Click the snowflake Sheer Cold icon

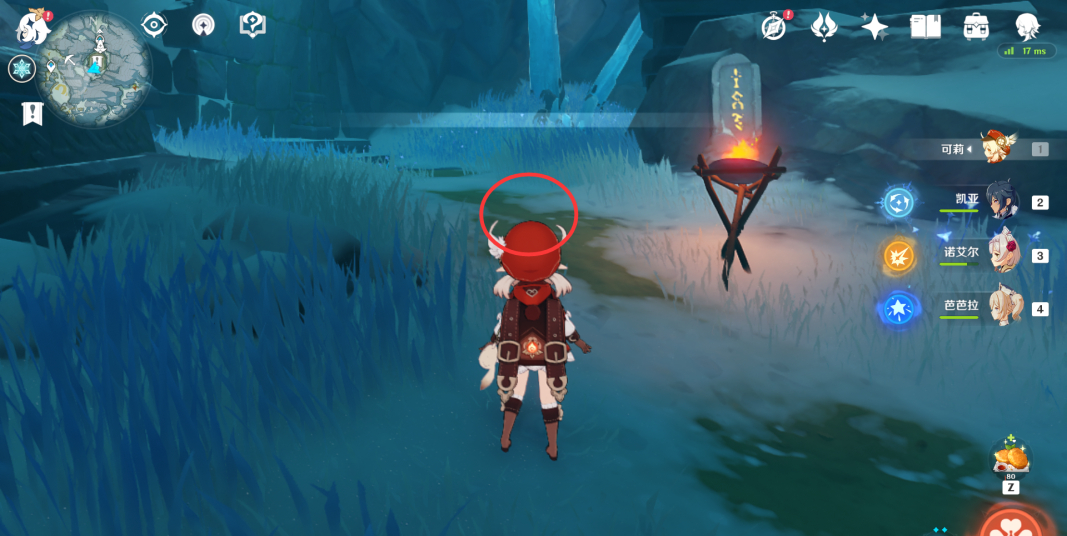coord(21,69)
